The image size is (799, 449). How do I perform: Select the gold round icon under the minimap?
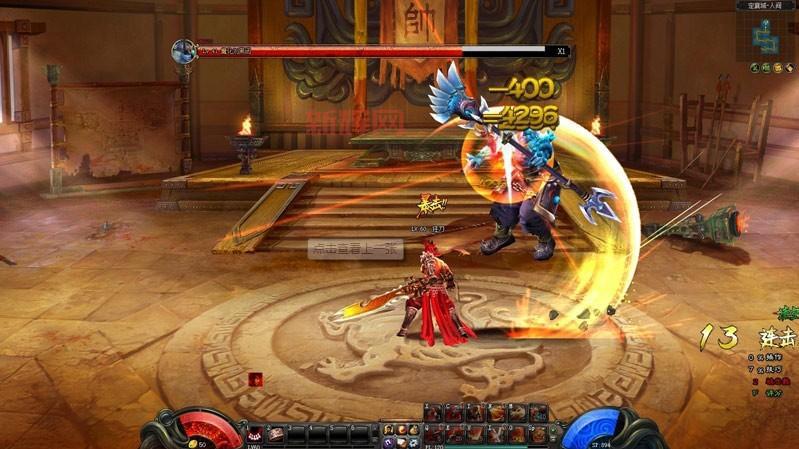(776, 68)
